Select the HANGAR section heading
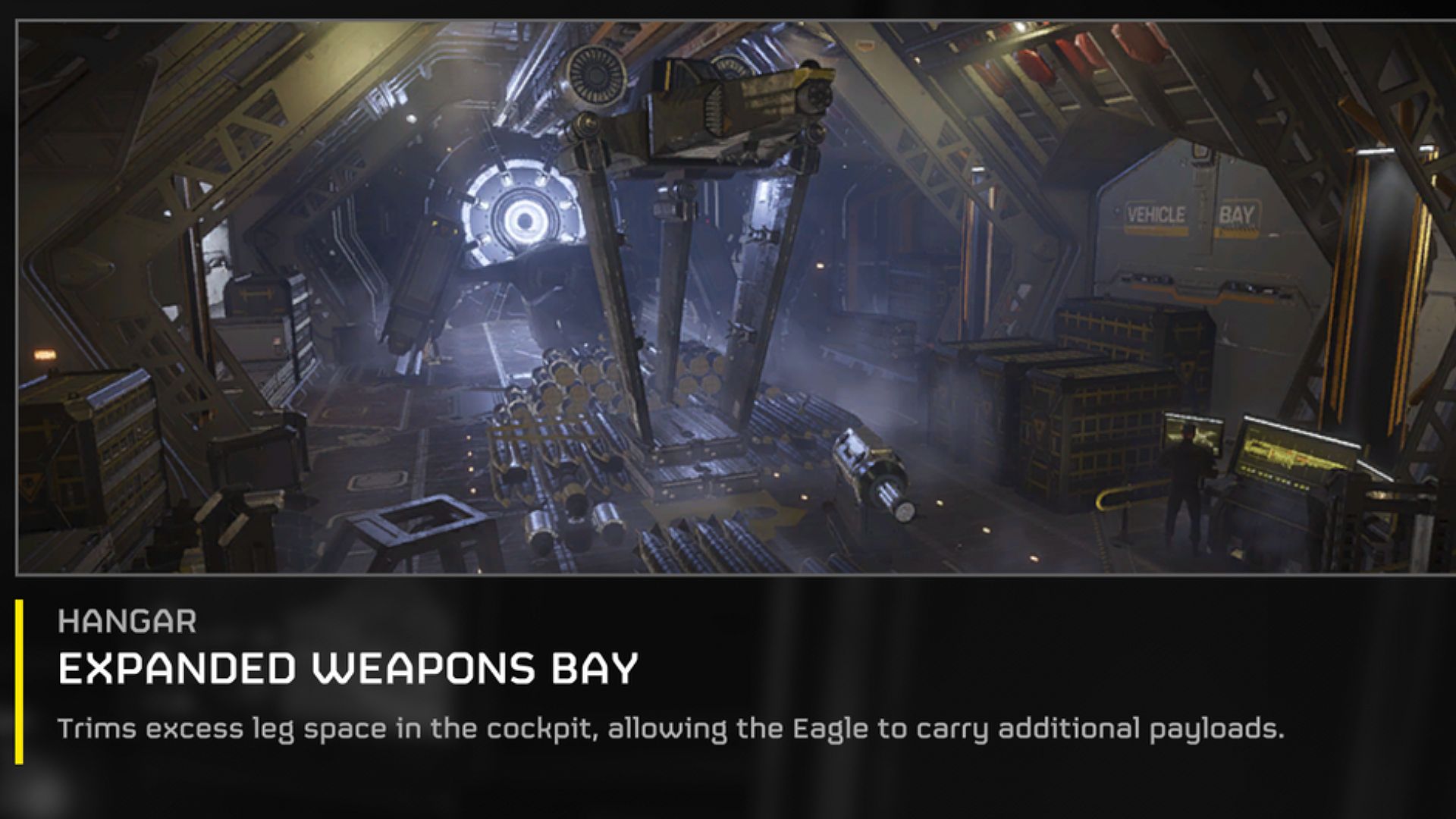The height and width of the screenshot is (819, 1456). coord(129,624)
